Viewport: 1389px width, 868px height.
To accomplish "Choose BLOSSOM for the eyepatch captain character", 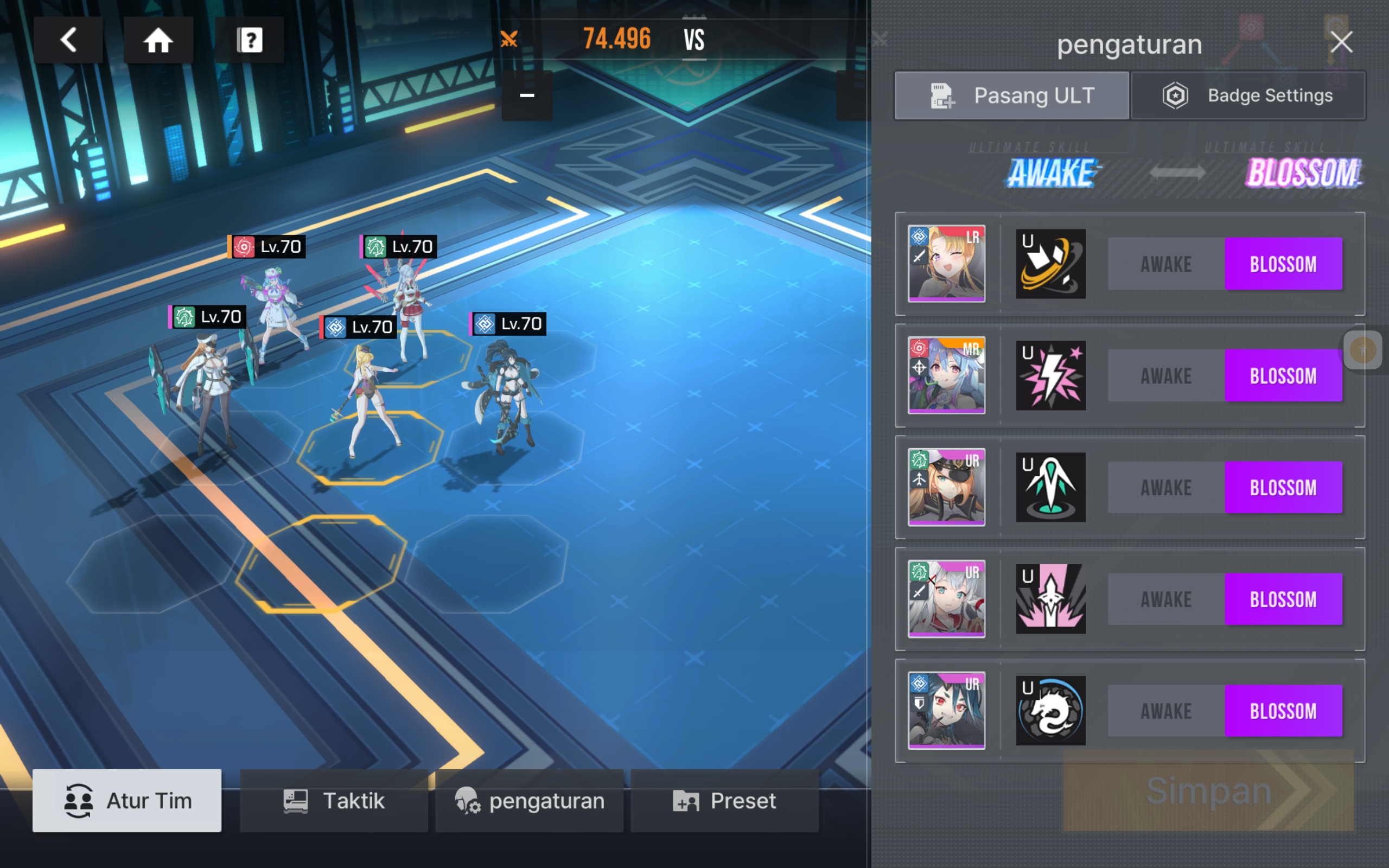I will [x=1283, y=487].
